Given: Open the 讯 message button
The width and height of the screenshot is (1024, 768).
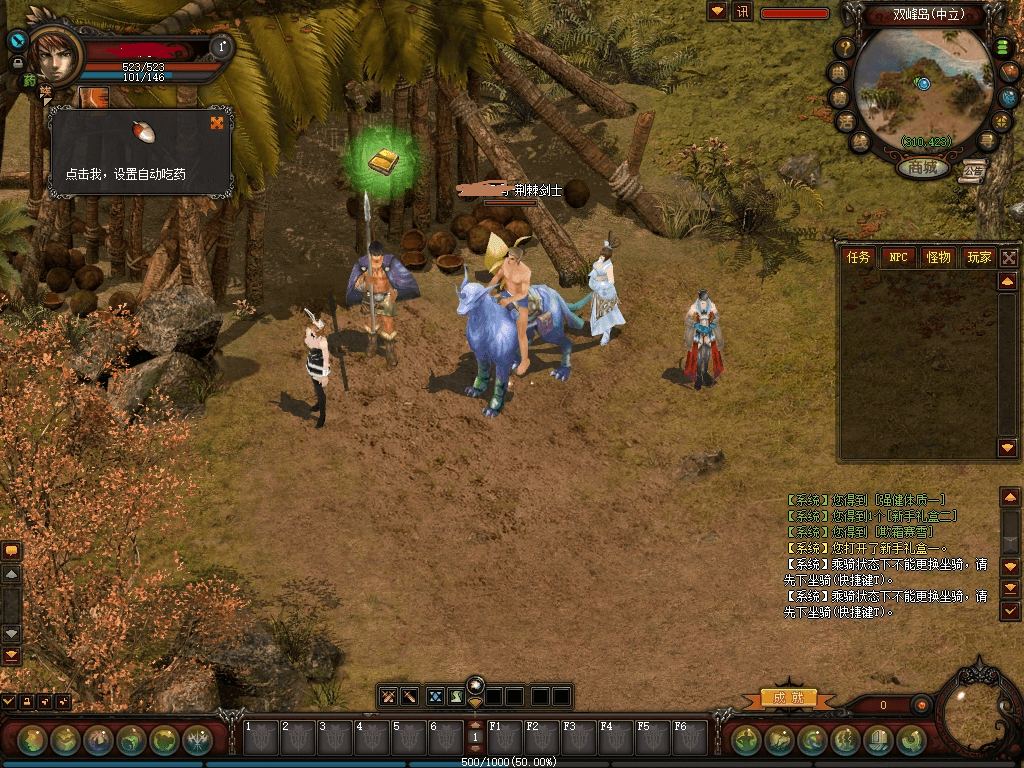Looking at the screenshot, I should tap(742, 12).
